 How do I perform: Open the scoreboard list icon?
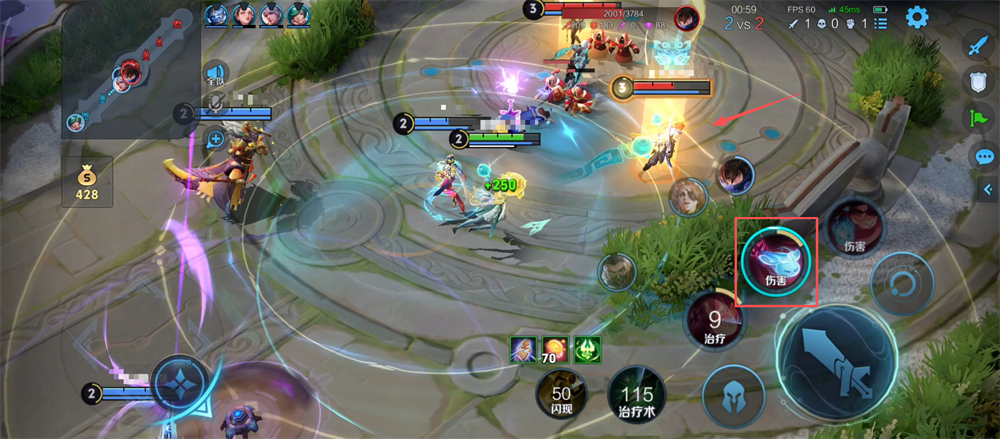click(880, 23)
